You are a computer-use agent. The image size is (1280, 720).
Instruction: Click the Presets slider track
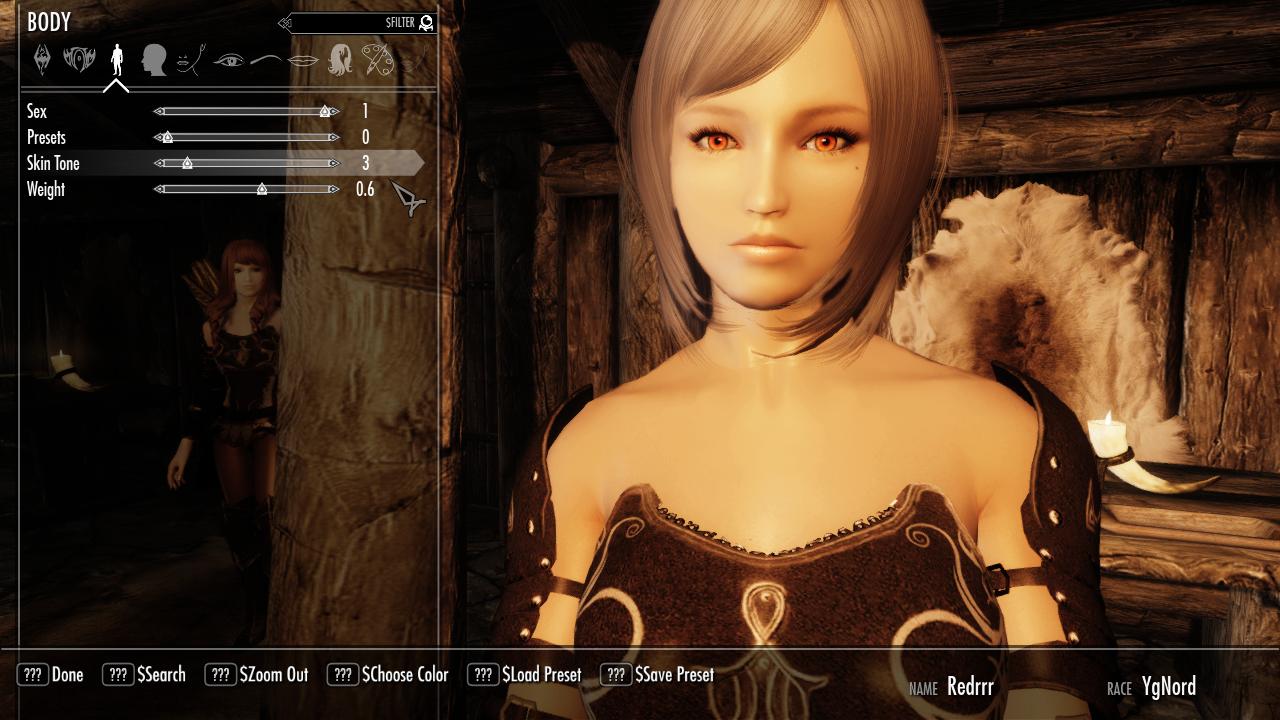pos(247,138)
